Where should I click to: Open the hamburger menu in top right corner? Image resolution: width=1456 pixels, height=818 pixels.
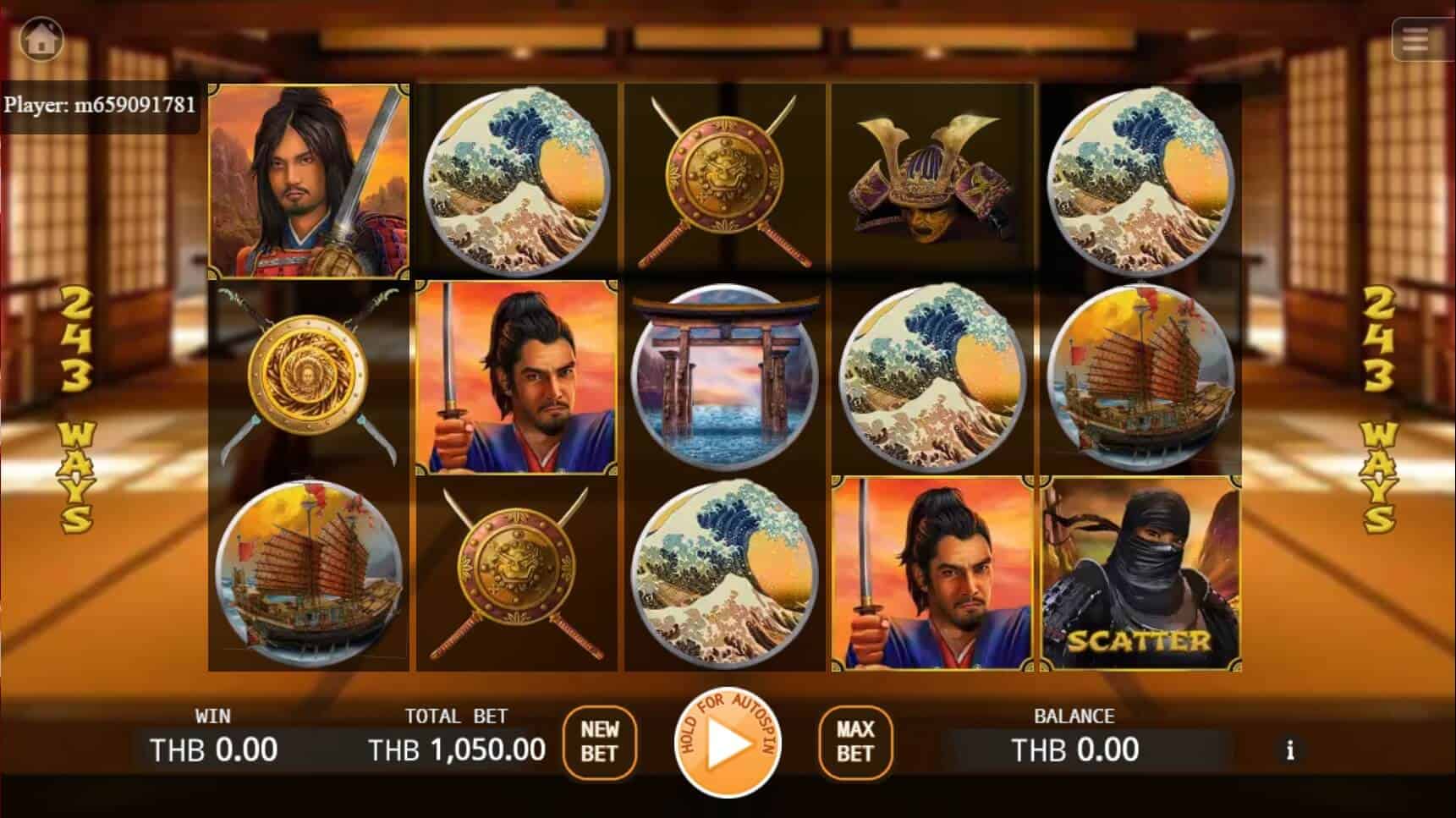pos(1414,40)
